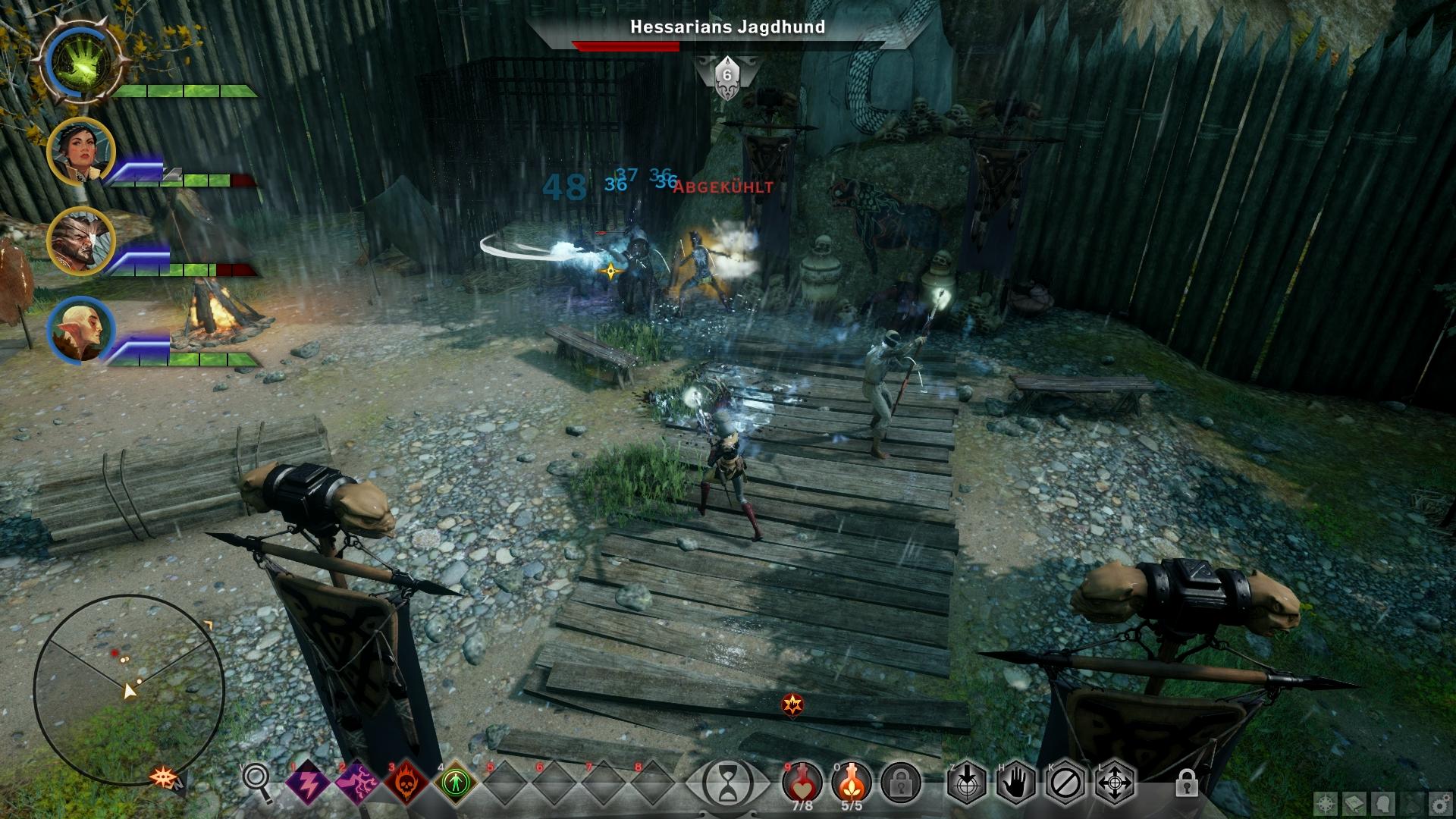
Task: Use the orange leaf regeneration potion
Action: coord(852,781)
